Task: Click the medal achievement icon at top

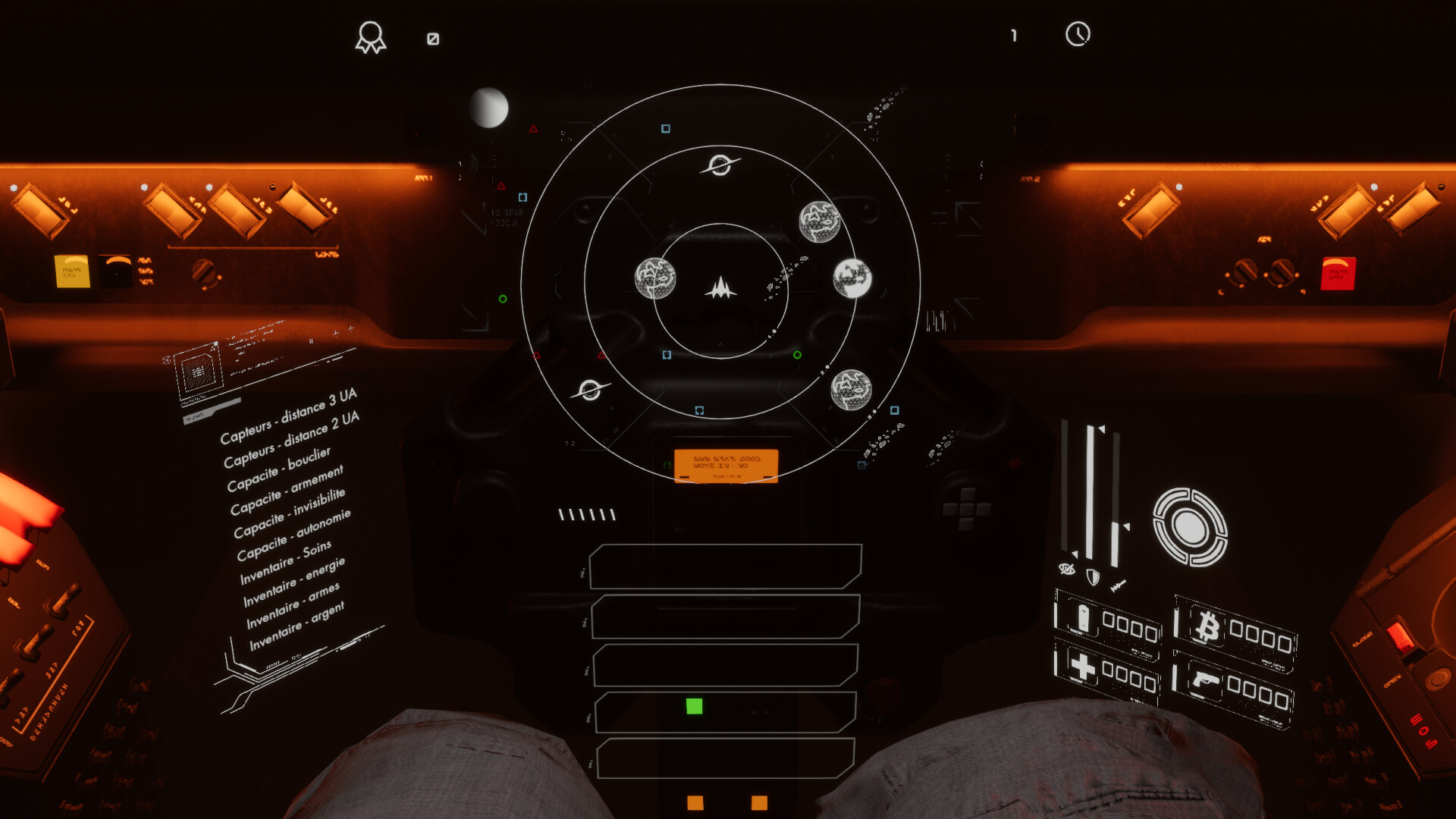Action: pos(371,37)
